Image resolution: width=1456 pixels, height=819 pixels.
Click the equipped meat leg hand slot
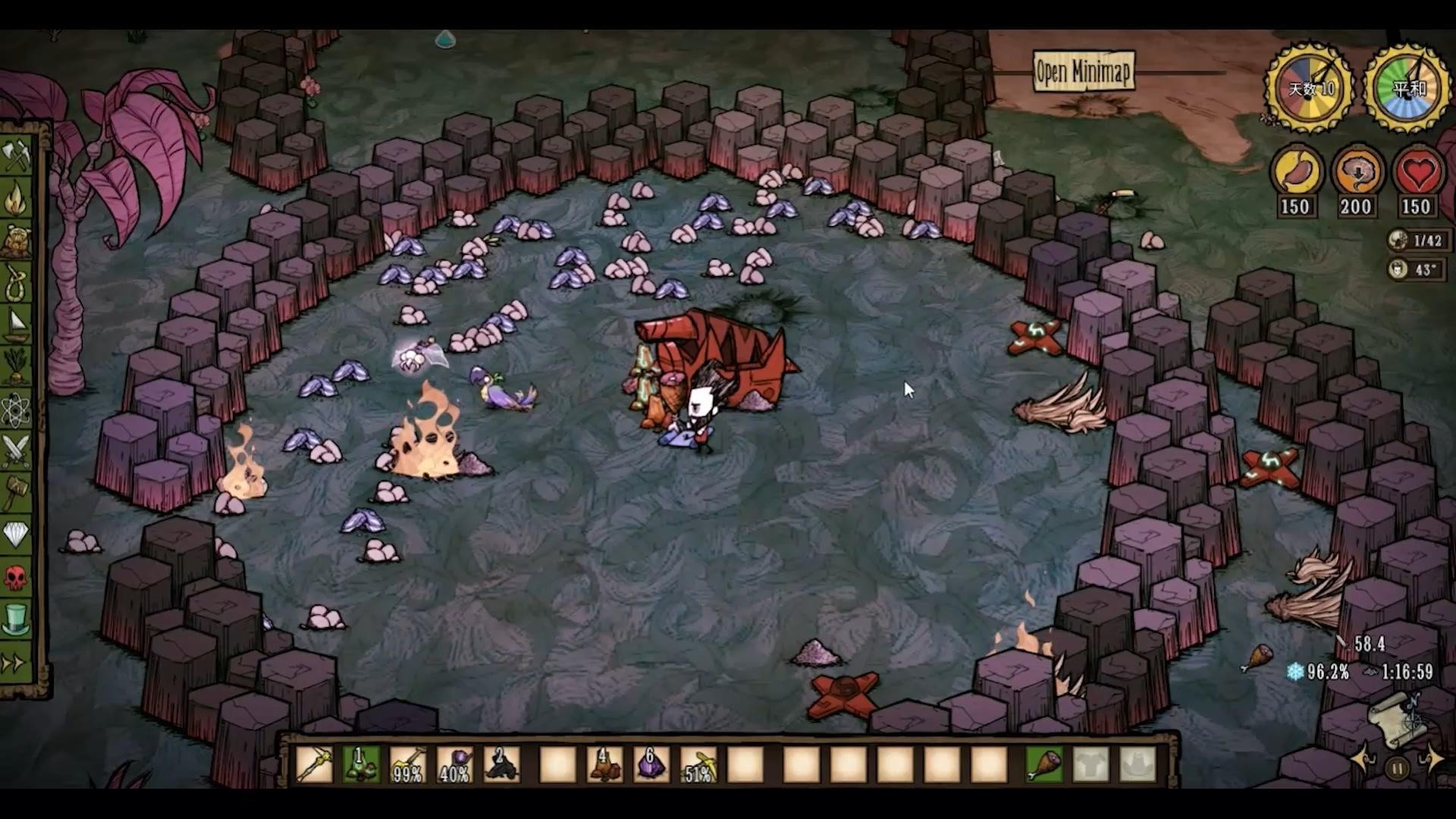(1045, 764)
